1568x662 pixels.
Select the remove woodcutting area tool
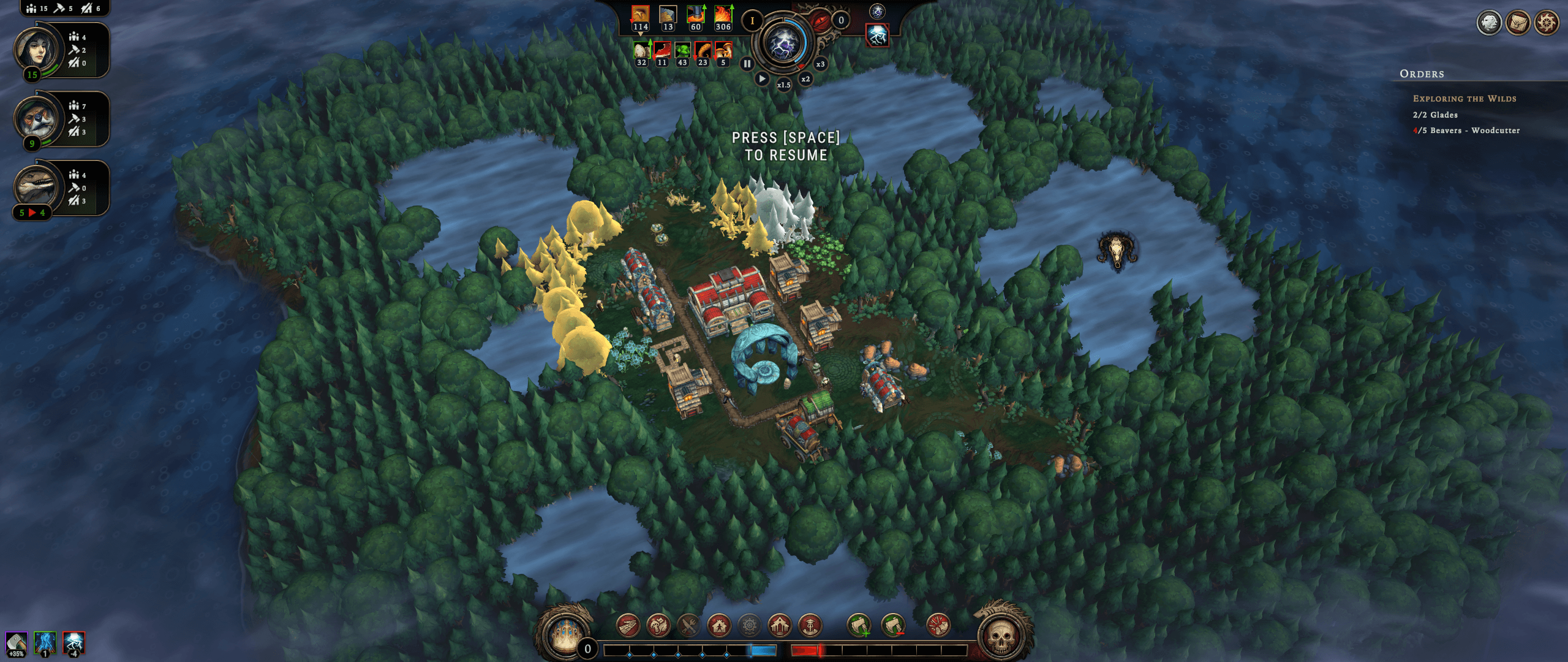click(893, 626)
